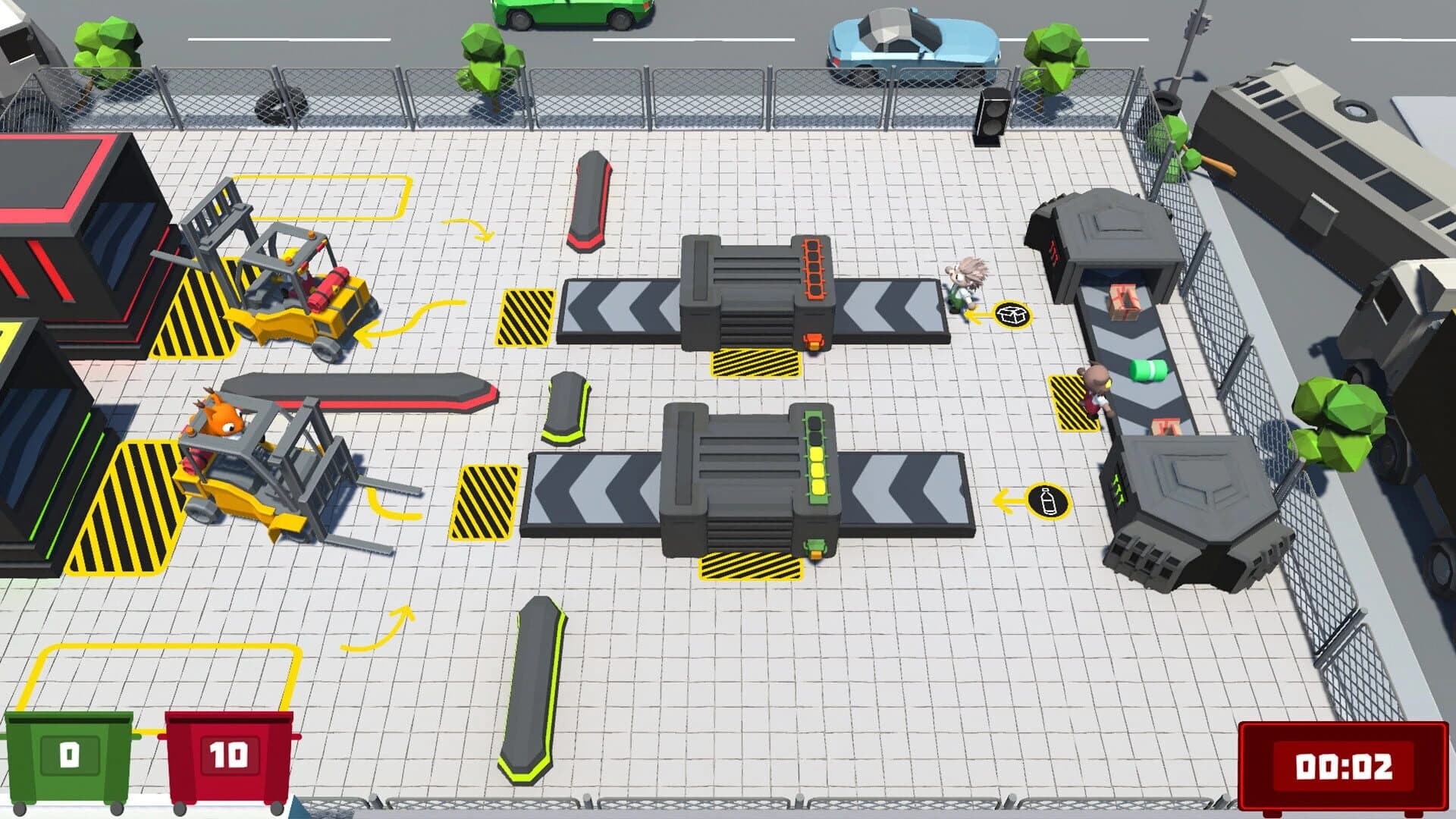Select the red trash bin counter showing 10

click(x=227, y=755)
